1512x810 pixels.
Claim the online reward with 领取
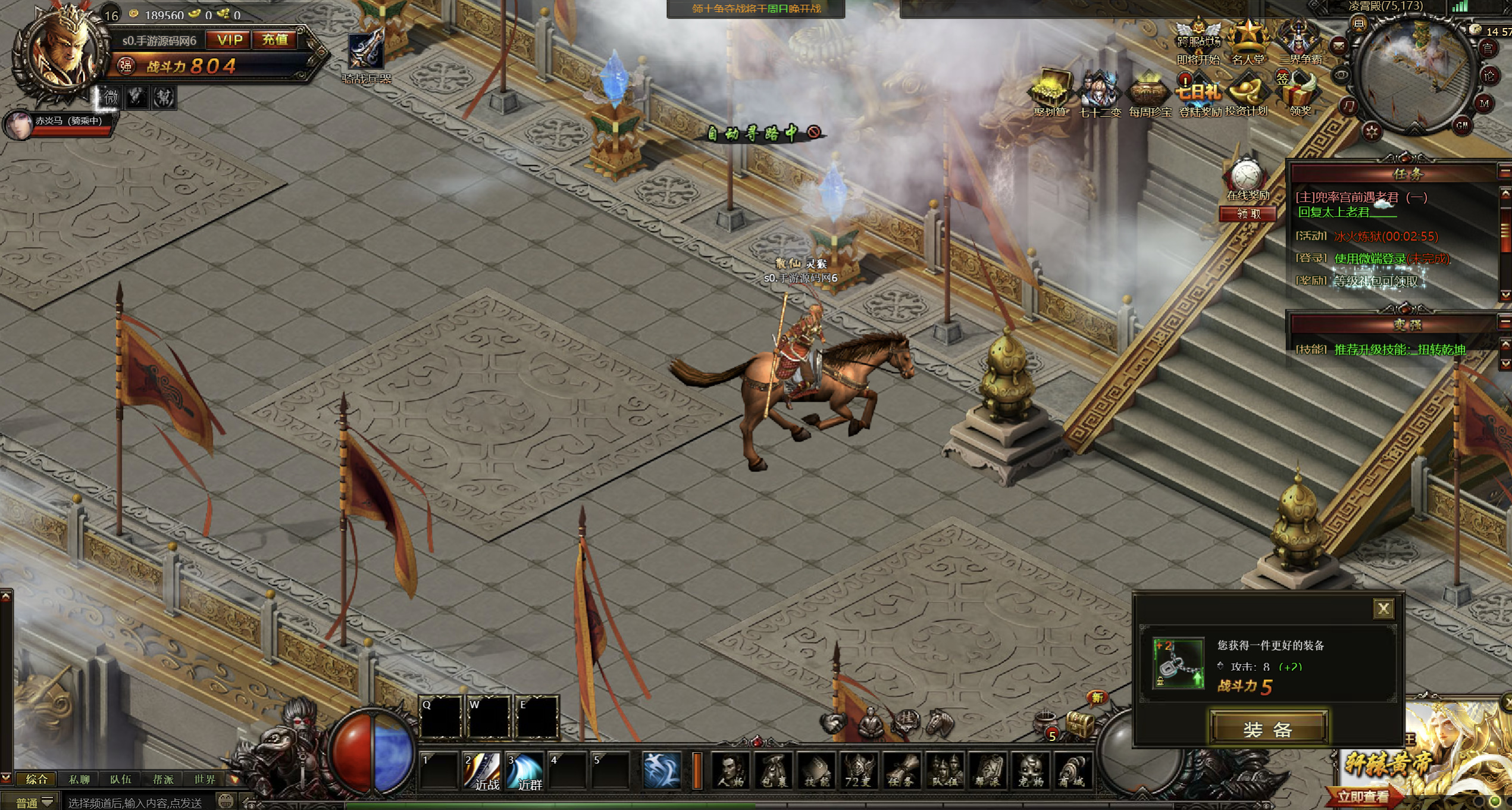pyautogui.click(x=1248, y=214)
